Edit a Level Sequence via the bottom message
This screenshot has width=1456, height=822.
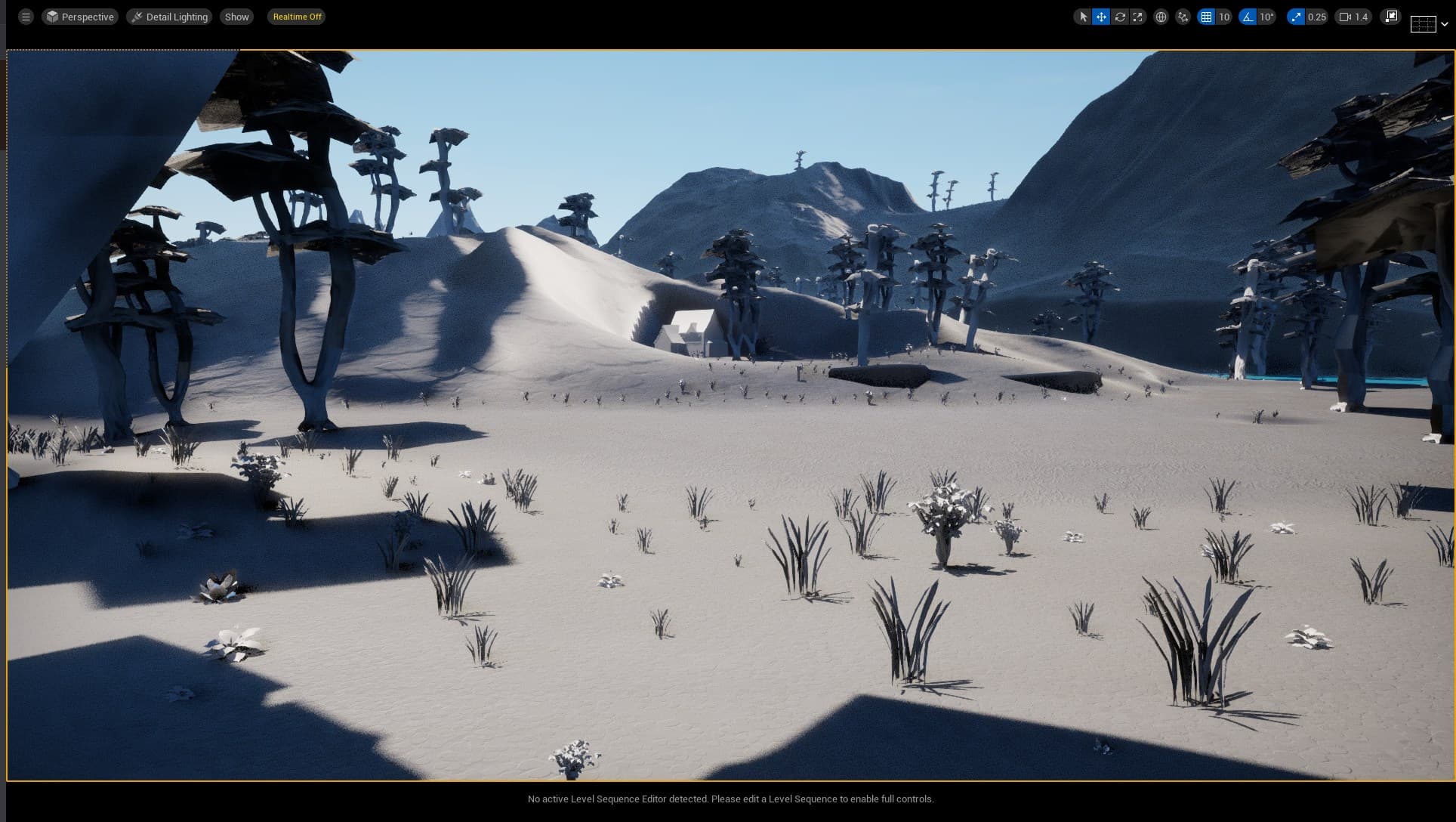click(x=730, y=799)
